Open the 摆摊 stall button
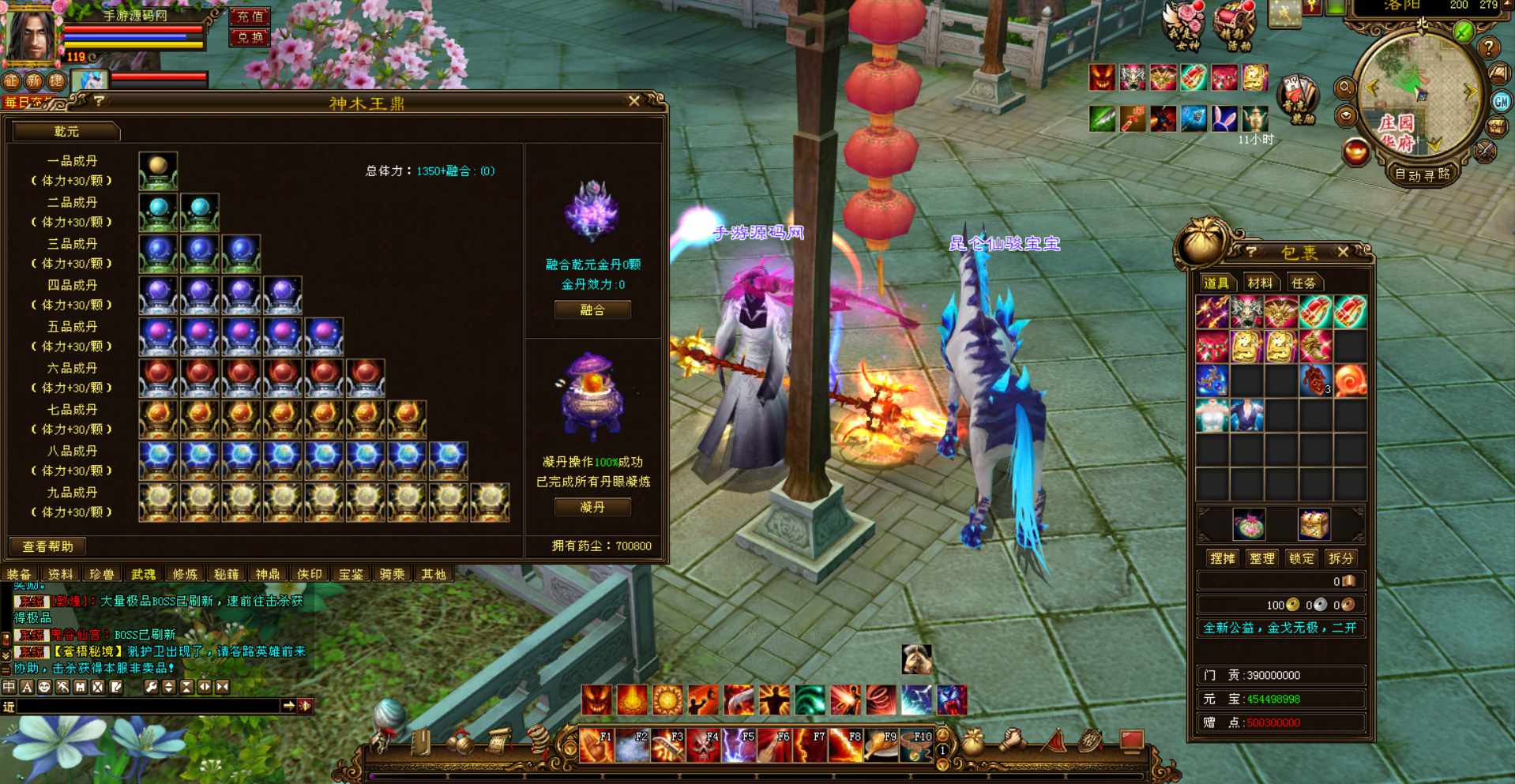This screenshot has width=1515, height=784. click(x=1222, y=558)
